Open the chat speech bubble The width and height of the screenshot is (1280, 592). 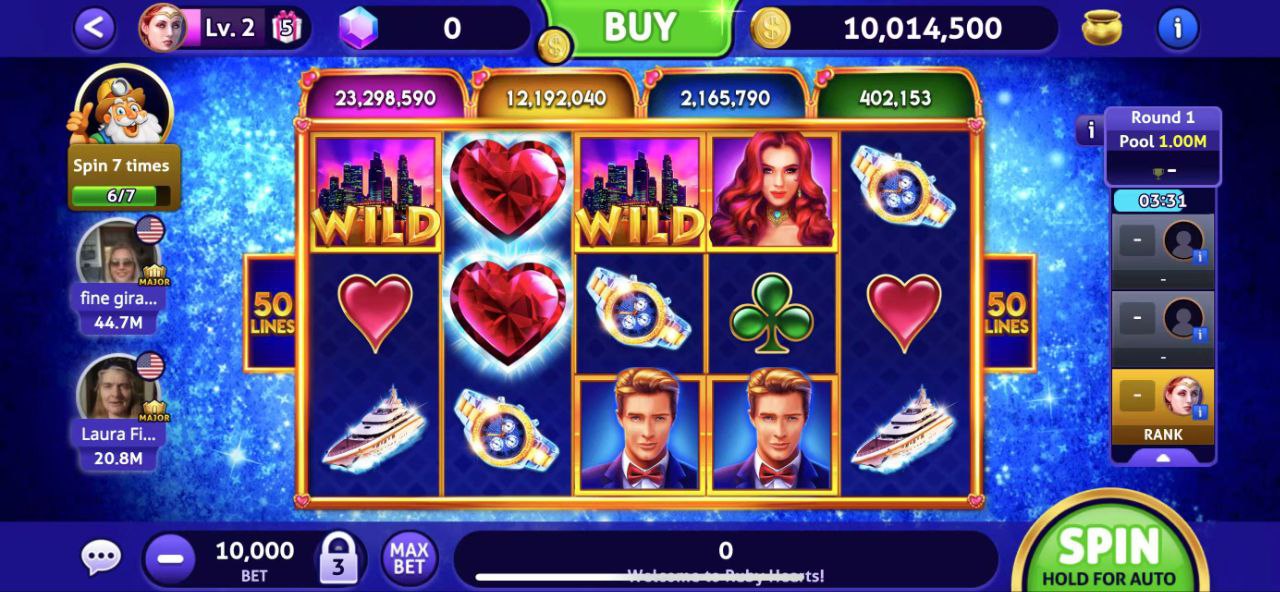101,558
